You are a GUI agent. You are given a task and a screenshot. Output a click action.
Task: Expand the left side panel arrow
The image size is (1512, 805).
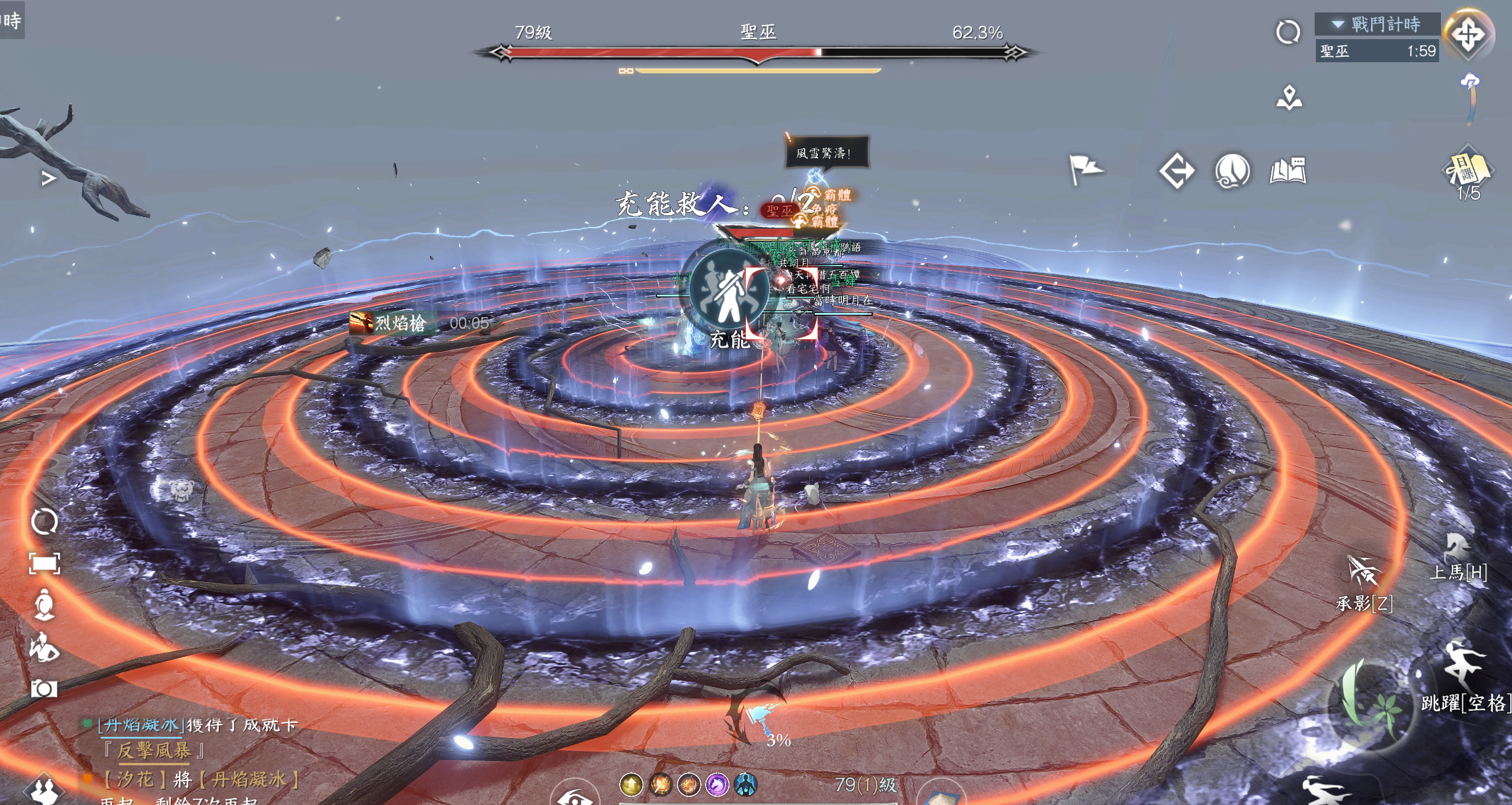click(x=49, y=178)
